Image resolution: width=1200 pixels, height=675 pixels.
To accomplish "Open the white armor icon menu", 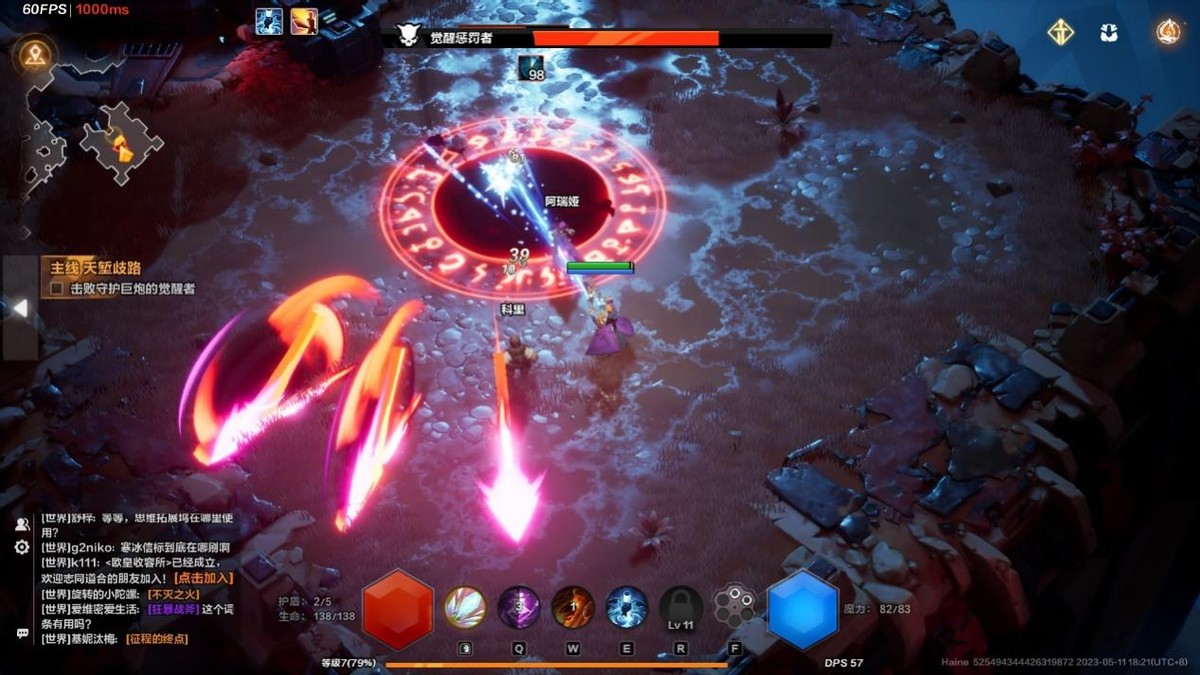I will click(1109, 32).
